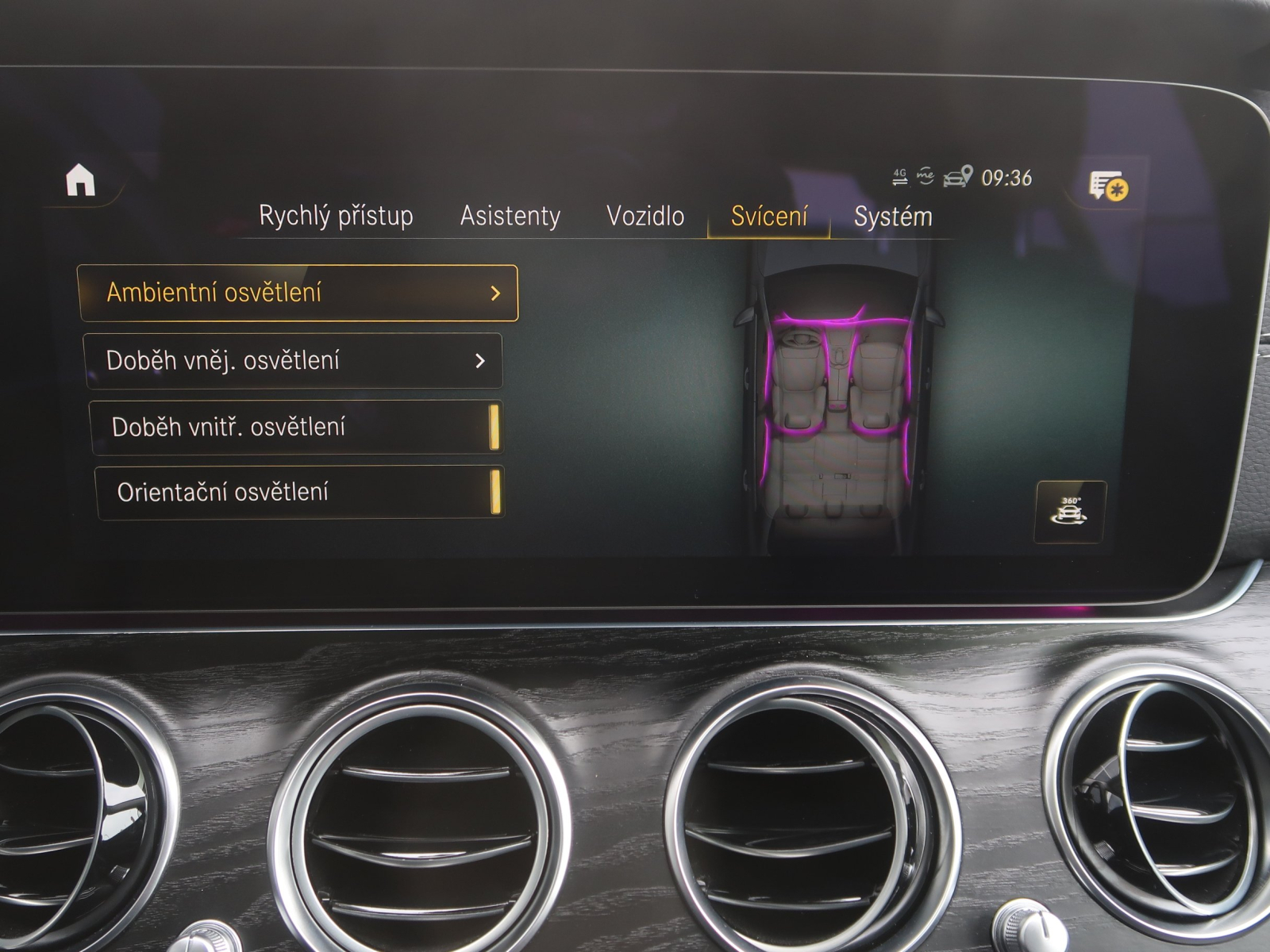Select the Vozidlo menu item
This screenshot has width=1270, height=952.
pyautogui.click(x=648, y=215)
